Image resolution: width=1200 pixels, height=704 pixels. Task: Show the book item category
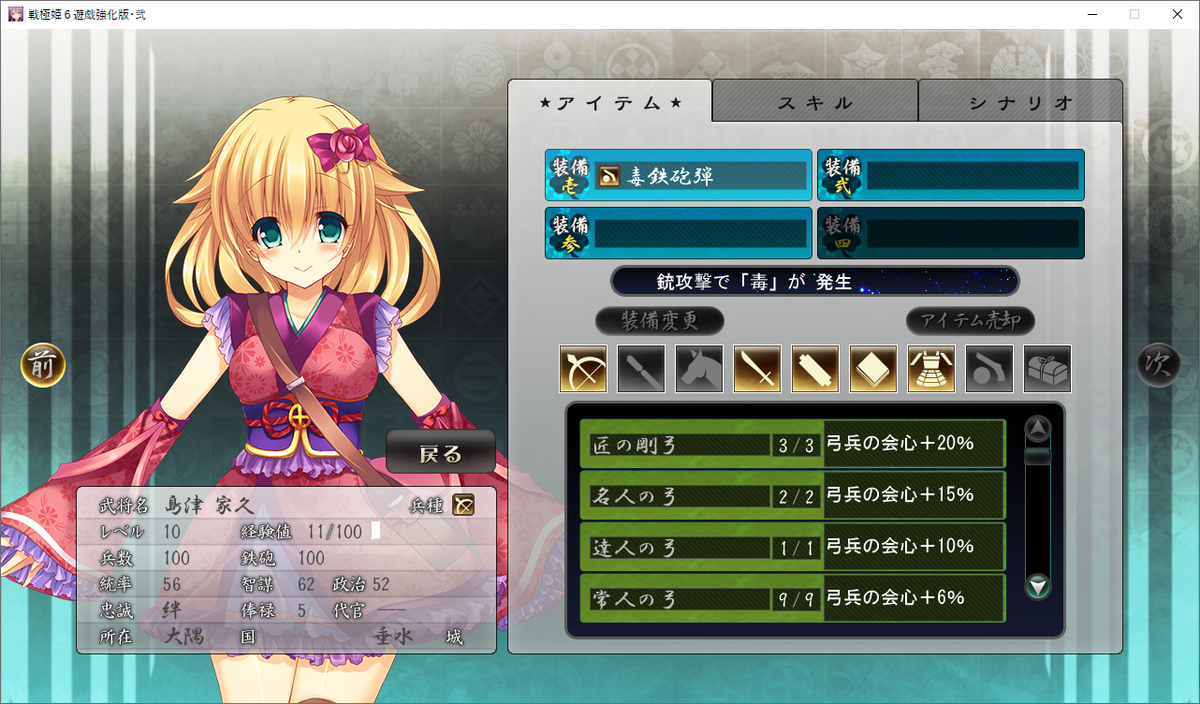click(873, 369)
